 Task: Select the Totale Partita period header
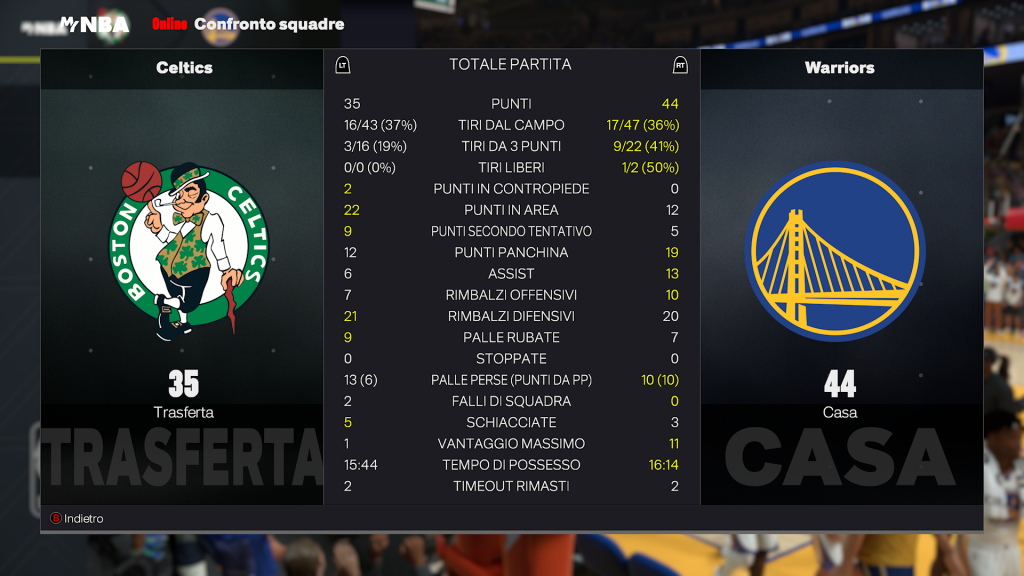[510, 64]
